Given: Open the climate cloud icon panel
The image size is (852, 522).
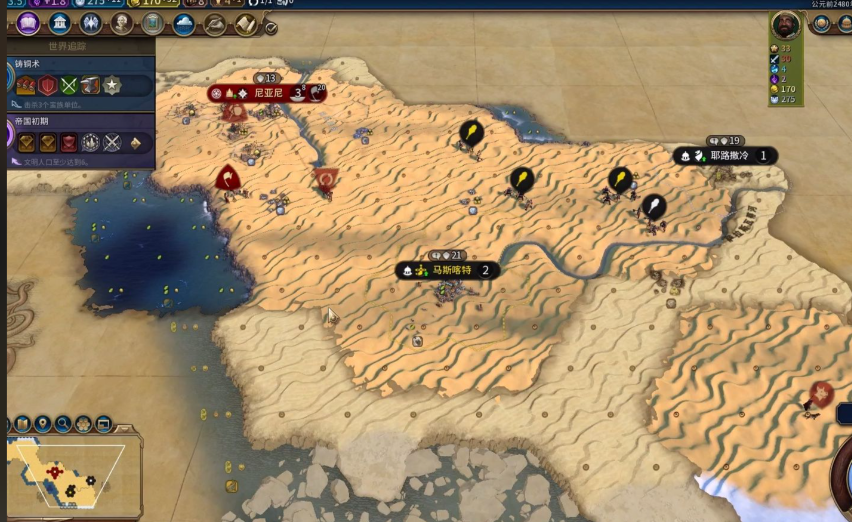Looking at the screenshot, I should point(184,24).
